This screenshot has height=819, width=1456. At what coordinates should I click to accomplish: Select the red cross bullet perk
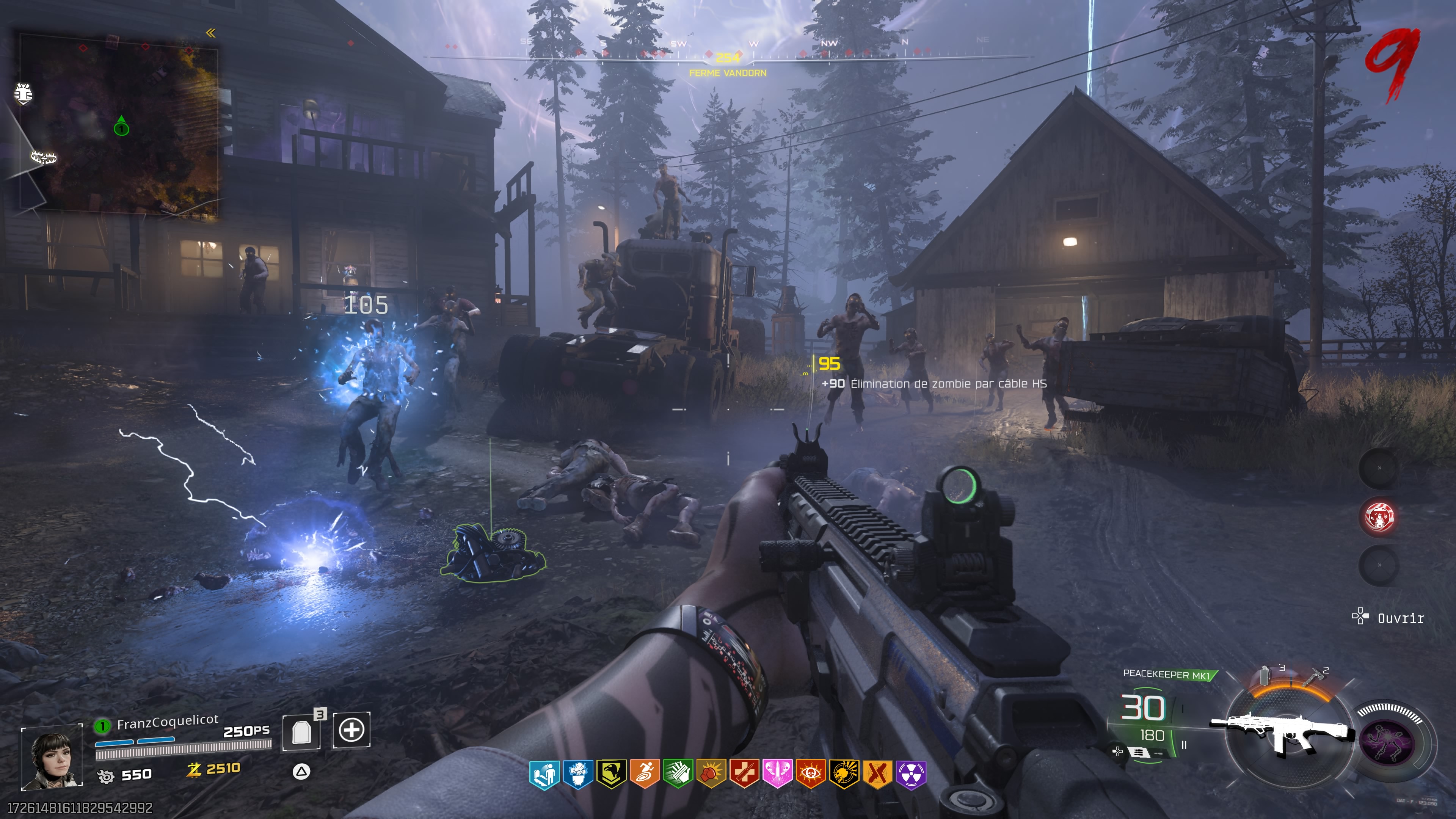click(x=744, y=774)
